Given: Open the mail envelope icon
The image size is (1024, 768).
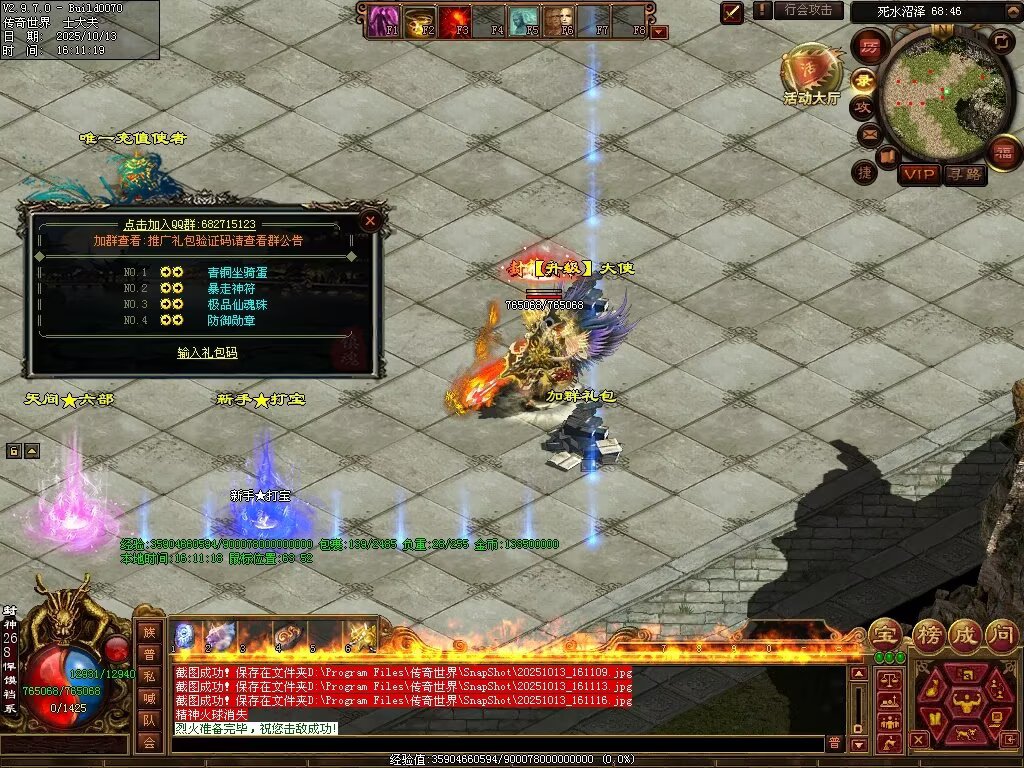Looking at the screenshot, I should 868,134.
